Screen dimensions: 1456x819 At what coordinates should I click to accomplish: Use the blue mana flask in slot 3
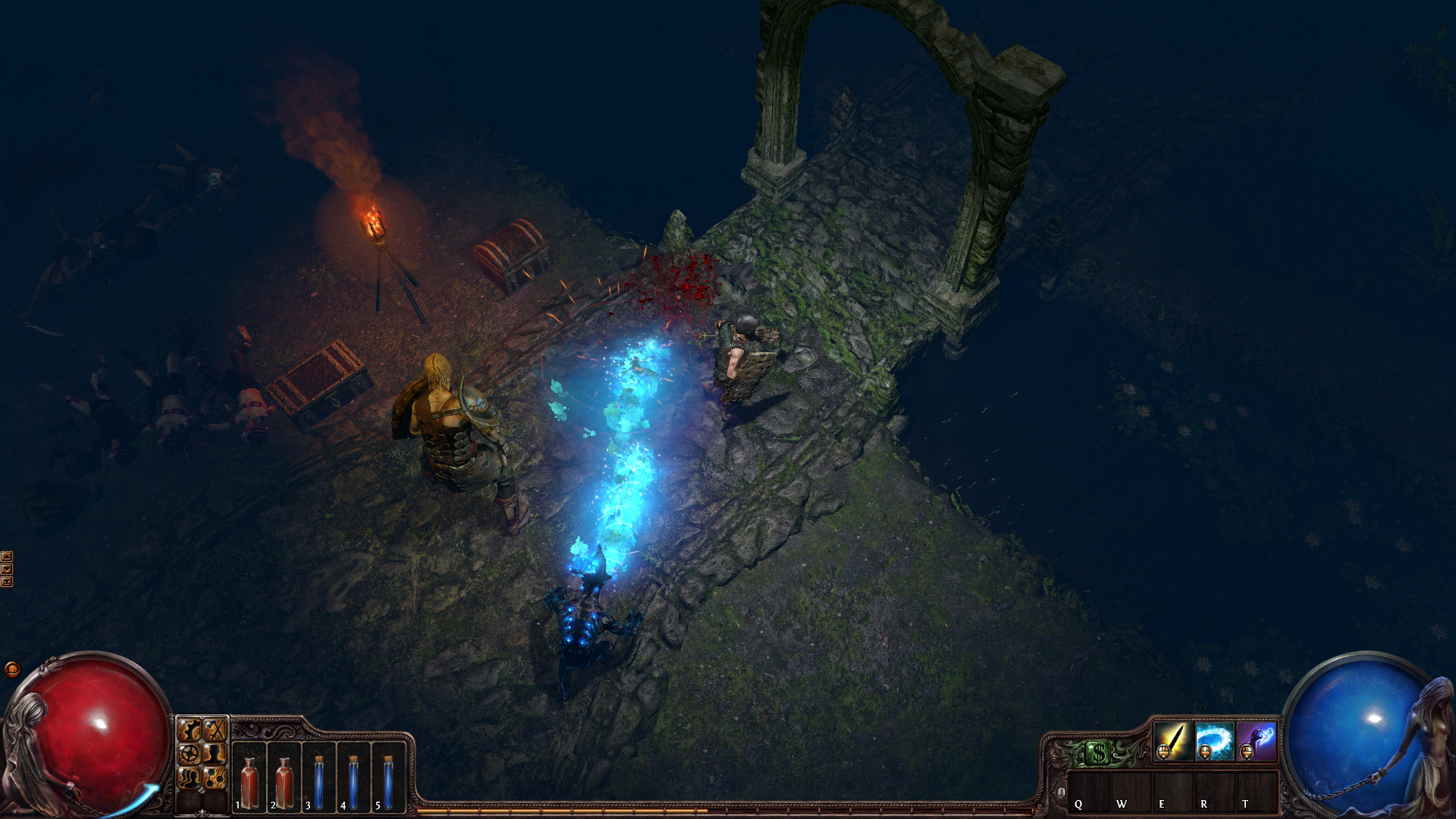319,781
